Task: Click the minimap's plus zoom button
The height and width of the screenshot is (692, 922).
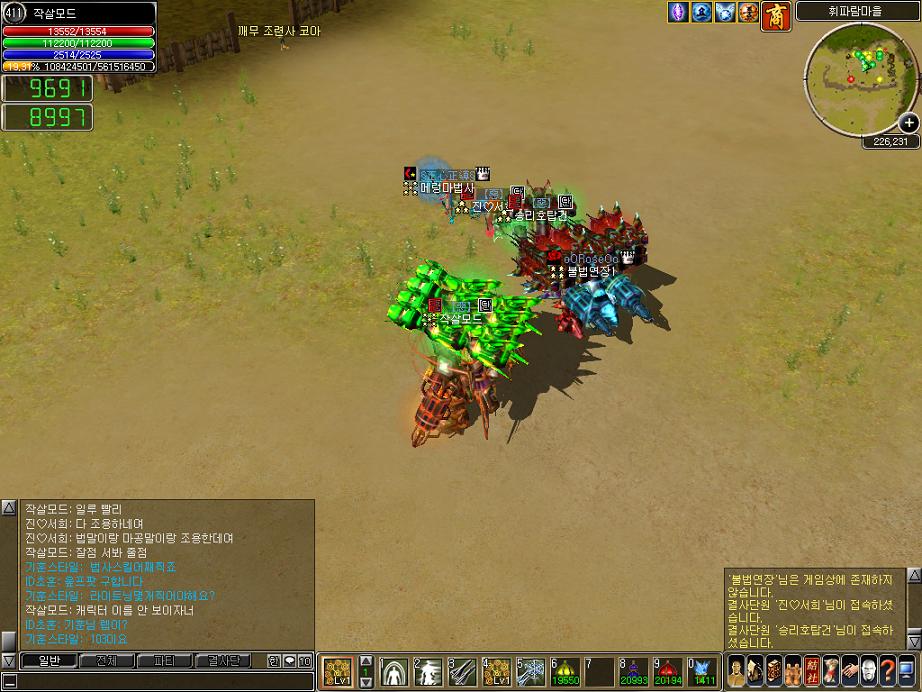Action: [x=908, y=123]
